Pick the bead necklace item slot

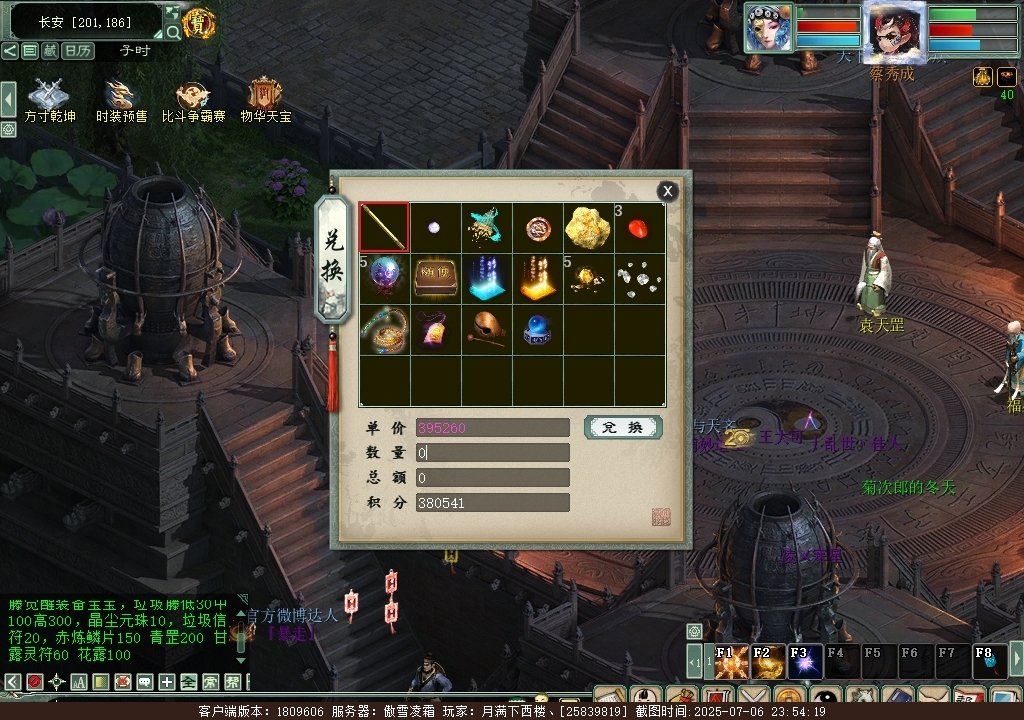click(x=384, y=330)
